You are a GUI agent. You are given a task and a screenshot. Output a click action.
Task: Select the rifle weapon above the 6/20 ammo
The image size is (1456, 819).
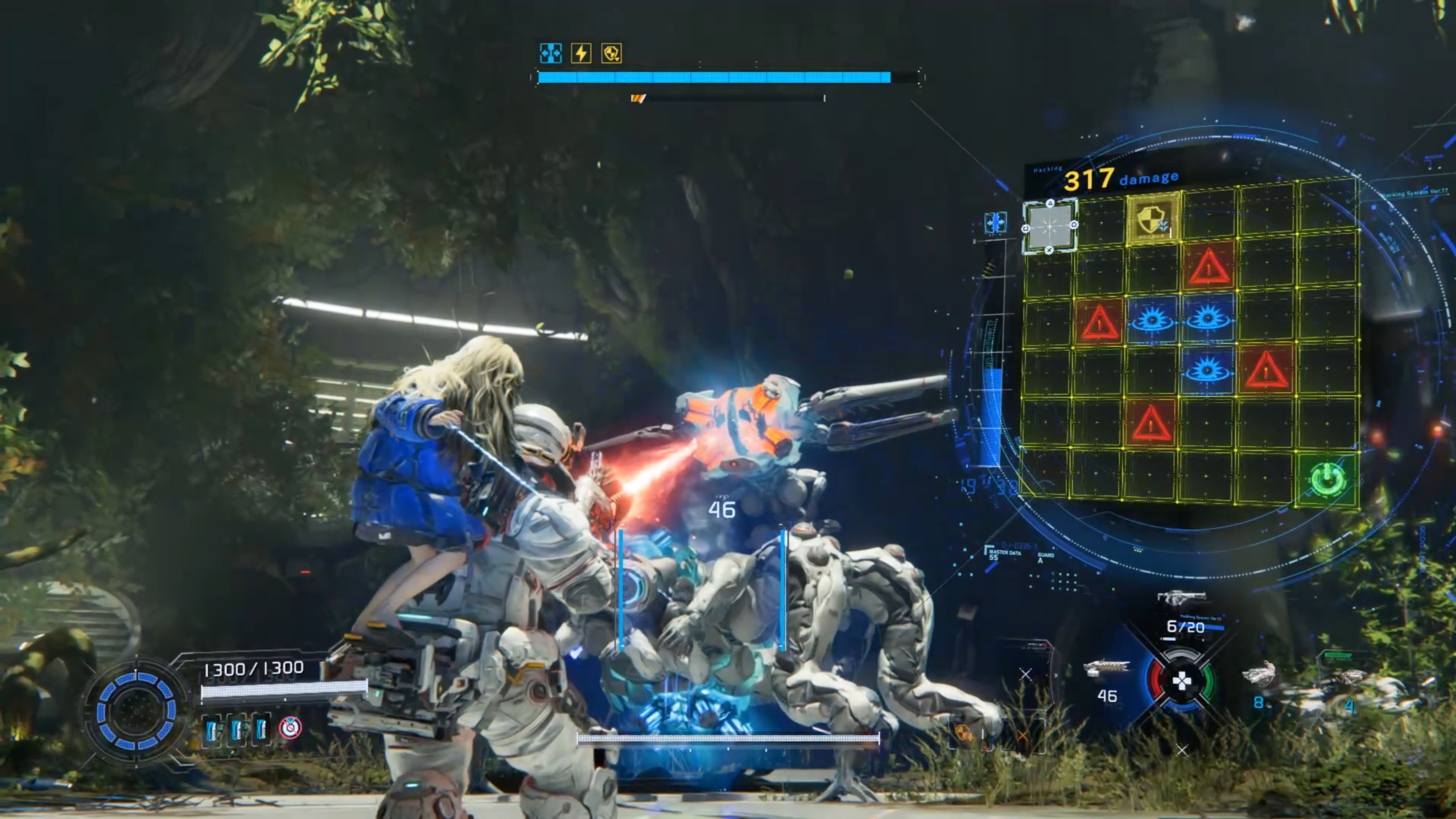tap(1181, 598)
